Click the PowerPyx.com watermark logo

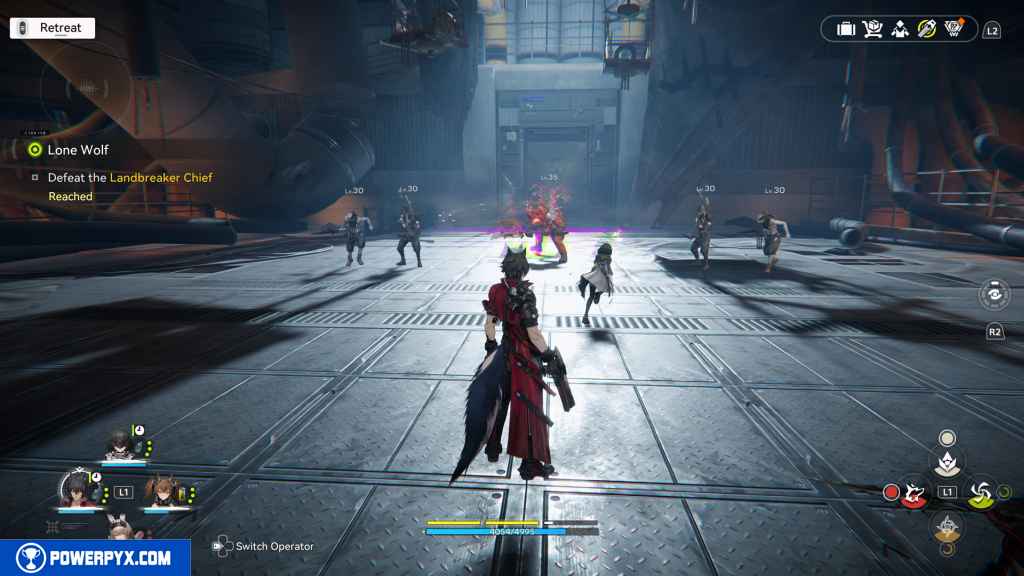point(95,558)
